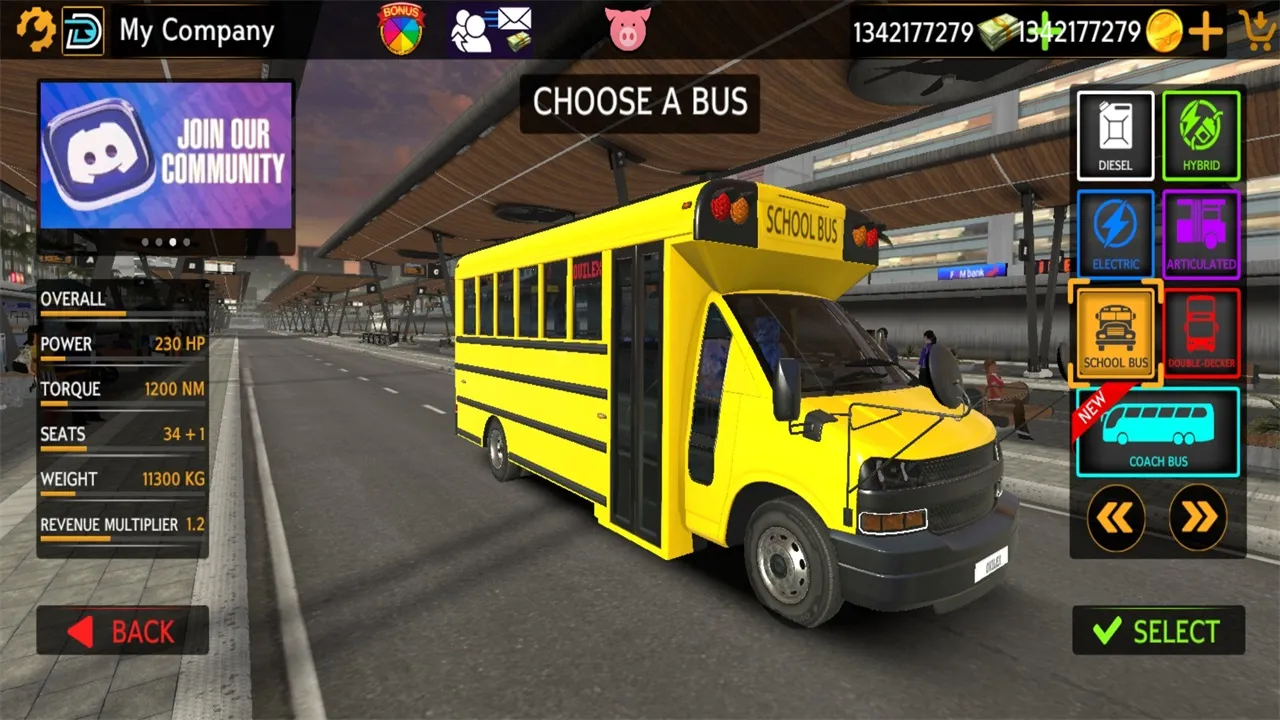Open the piggy bank
The width and height of the screenshot is (1280, 720).
coord(628,29)
